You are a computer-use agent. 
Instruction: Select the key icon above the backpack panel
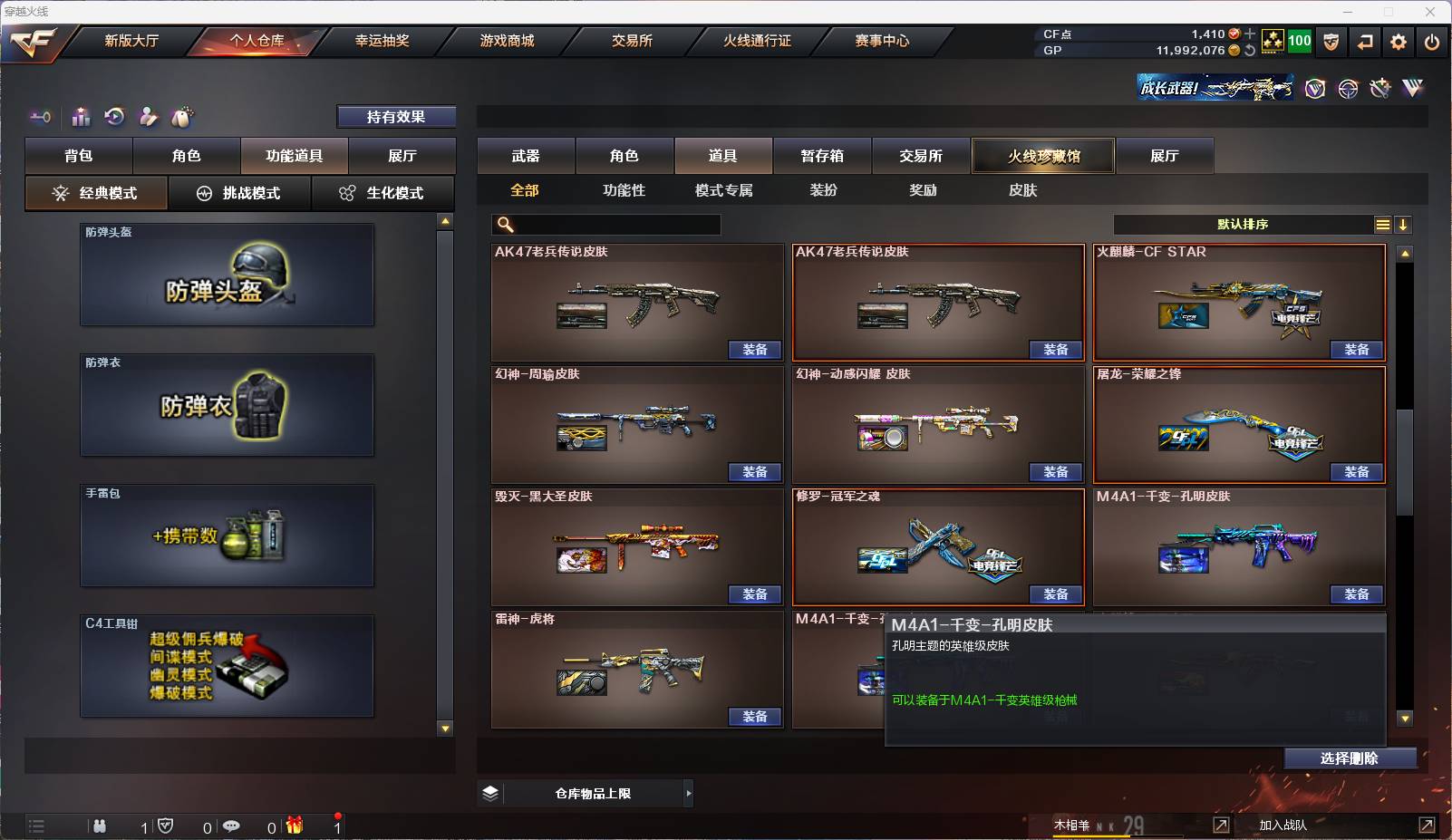click(x=39, y=117)
